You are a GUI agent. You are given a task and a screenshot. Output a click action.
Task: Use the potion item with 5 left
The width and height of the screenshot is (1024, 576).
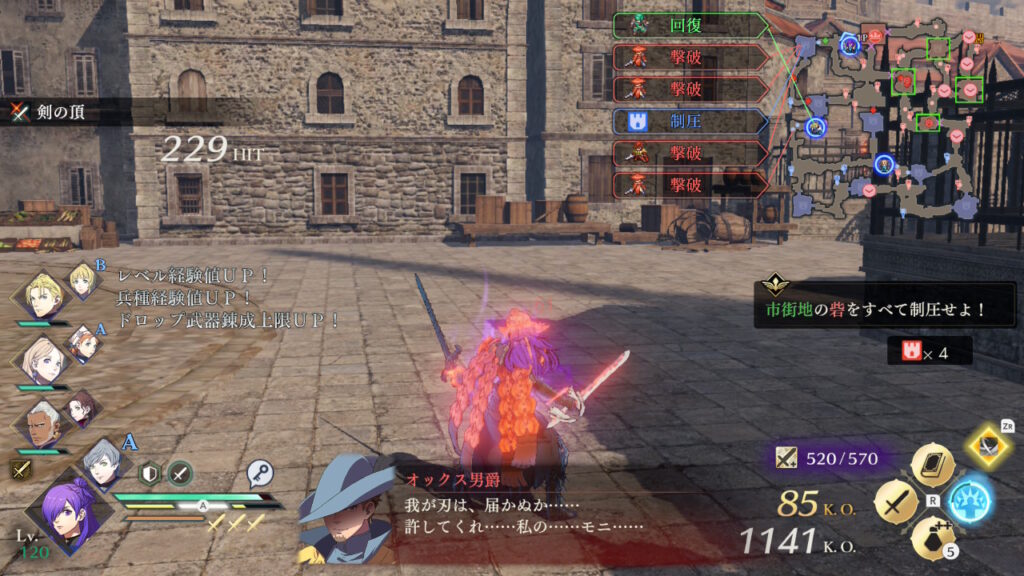click(932, 538)
